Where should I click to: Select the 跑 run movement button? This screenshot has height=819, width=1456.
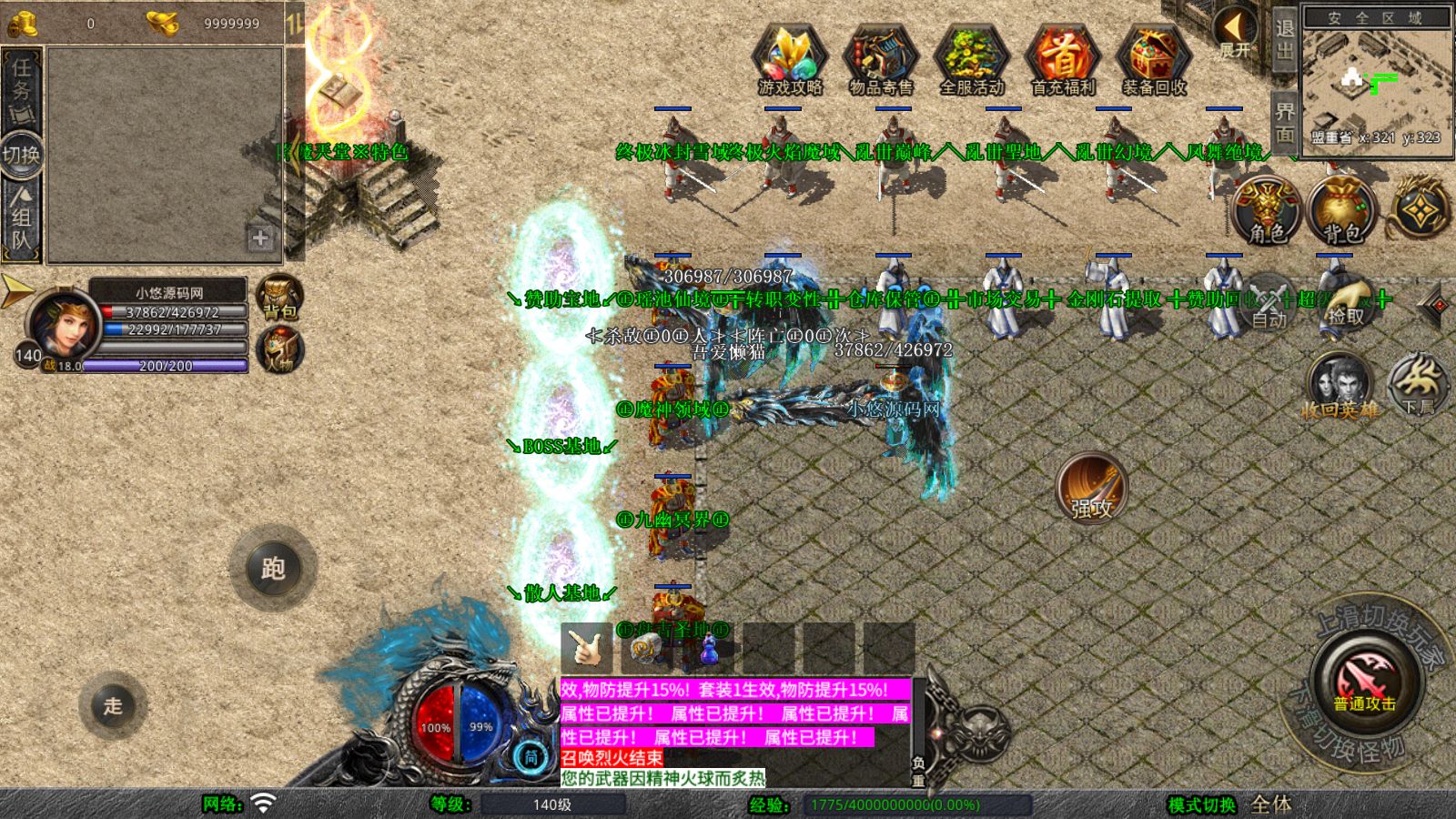273,569
